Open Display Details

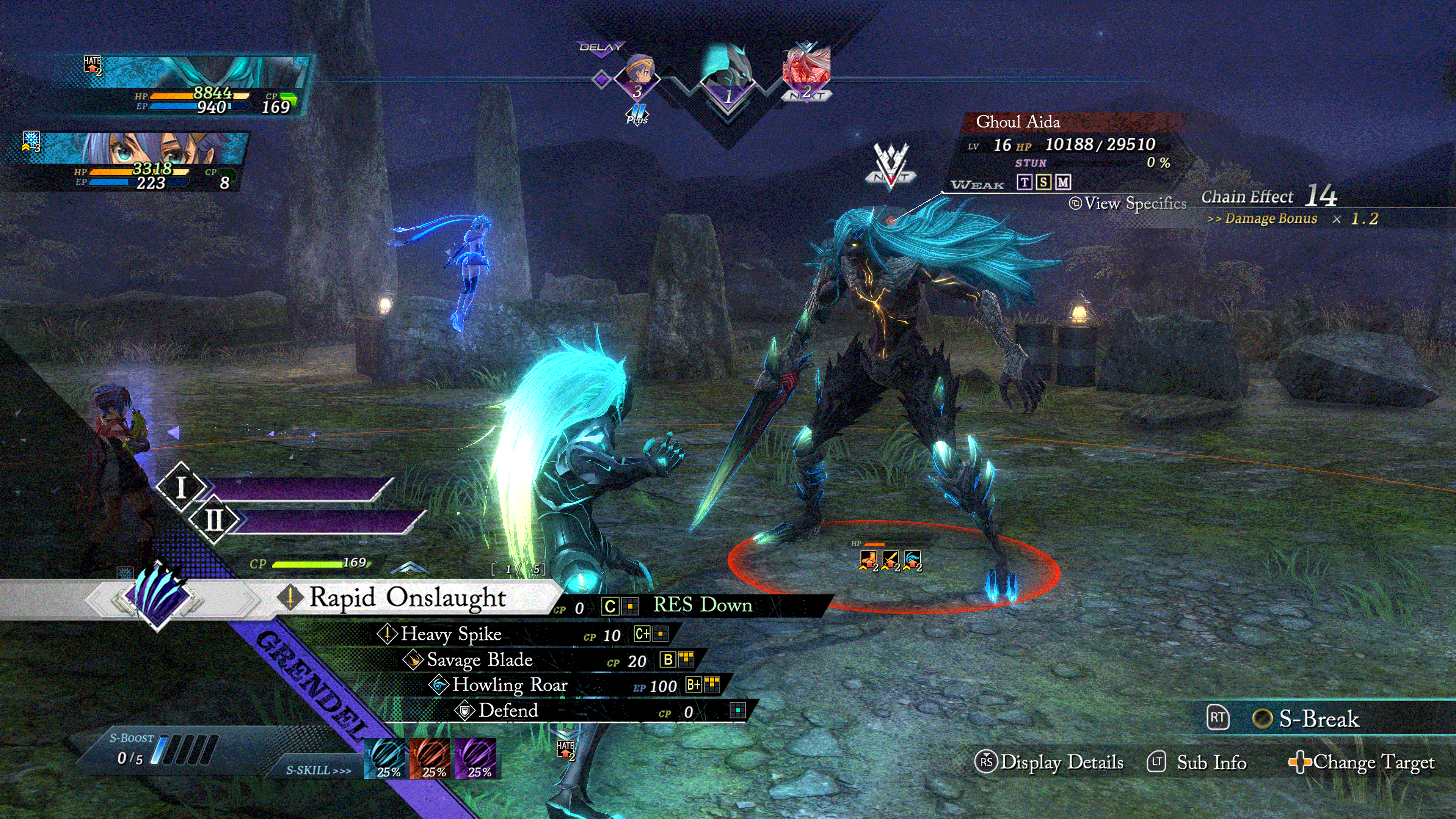tap(1061, 762)
